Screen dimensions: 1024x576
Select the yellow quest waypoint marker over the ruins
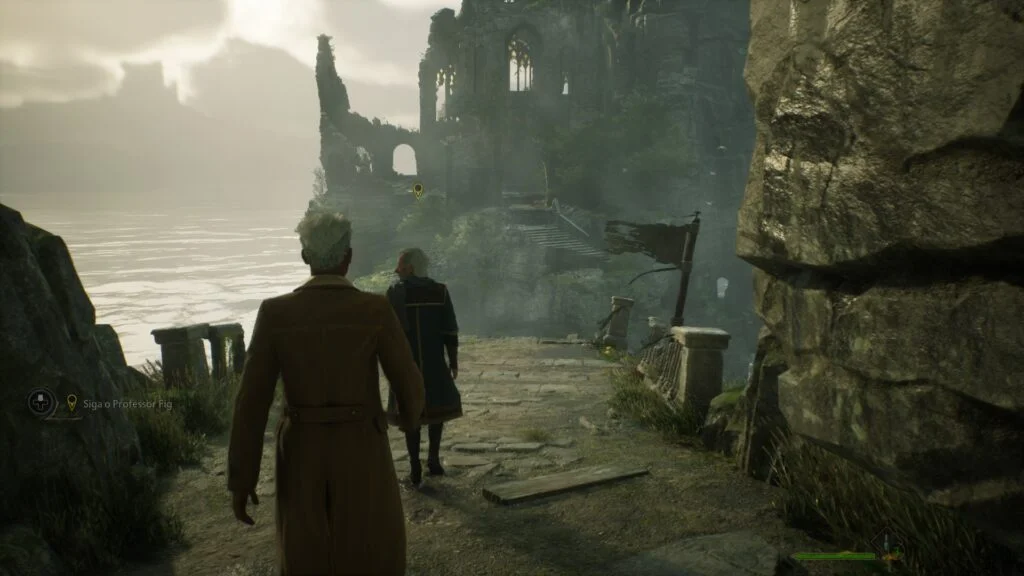pos(418,189)
